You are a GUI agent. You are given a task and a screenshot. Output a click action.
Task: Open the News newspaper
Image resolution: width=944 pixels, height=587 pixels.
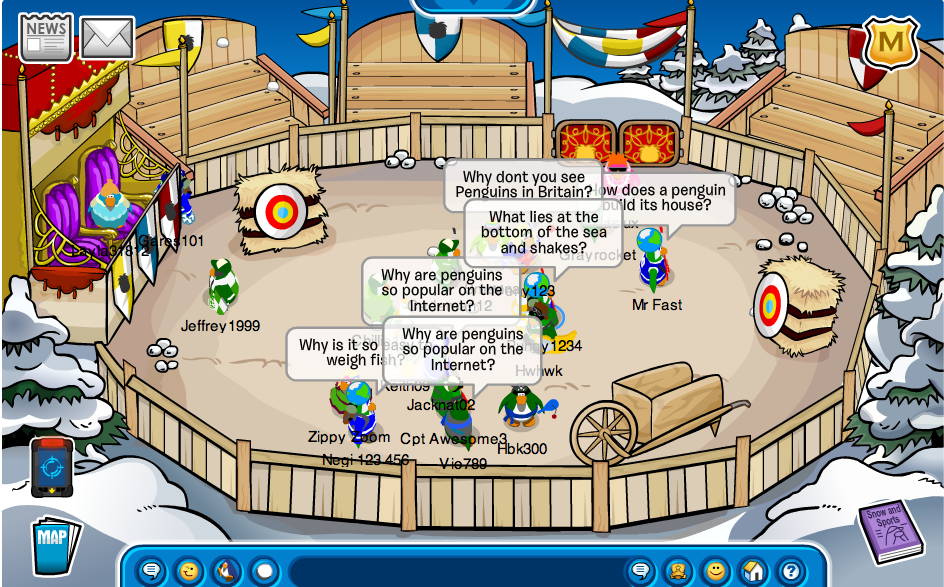pyautogui.click(x=46, y=38)
